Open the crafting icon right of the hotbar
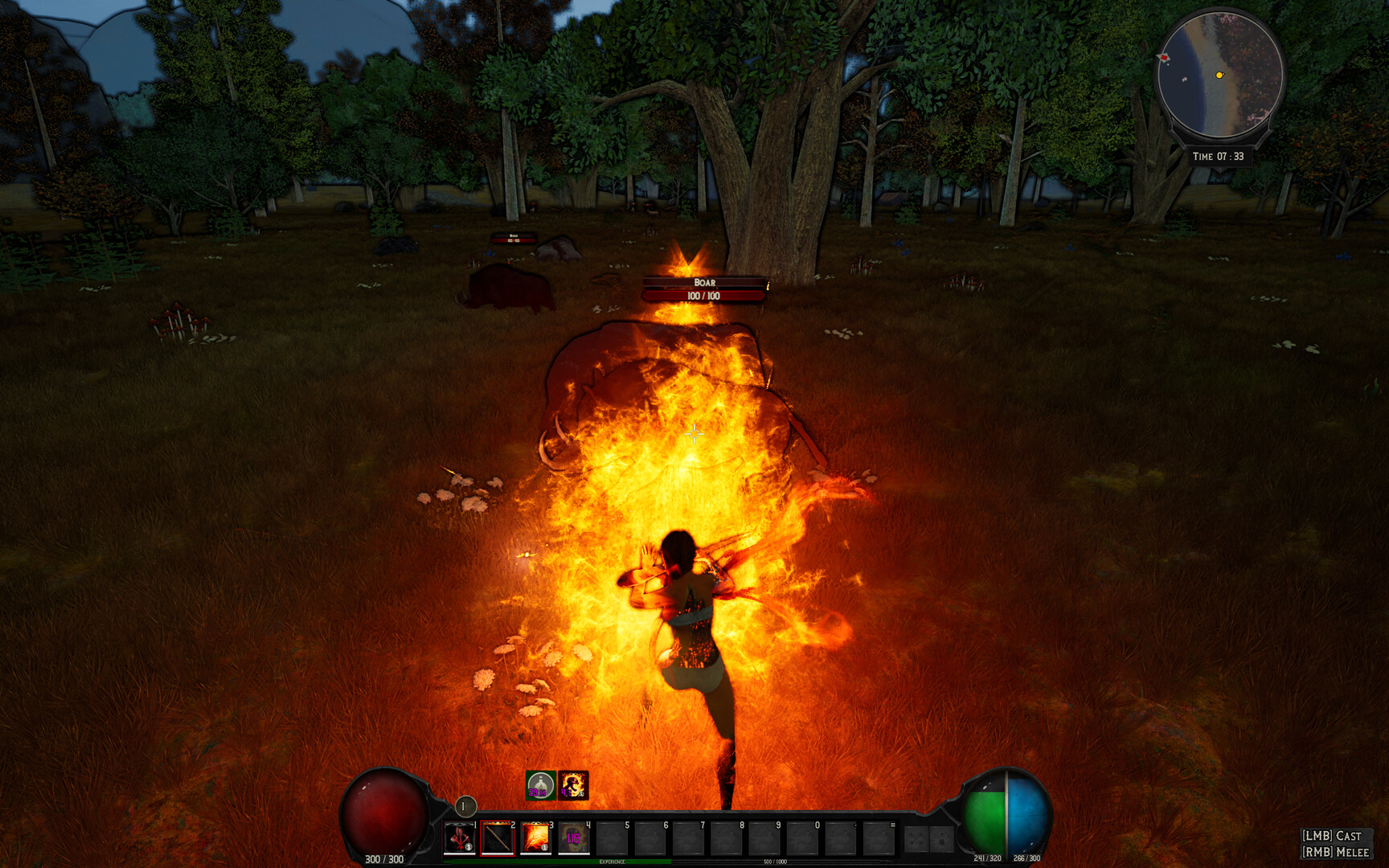Screen dimensions: 1389x868 tap(915, 840)
